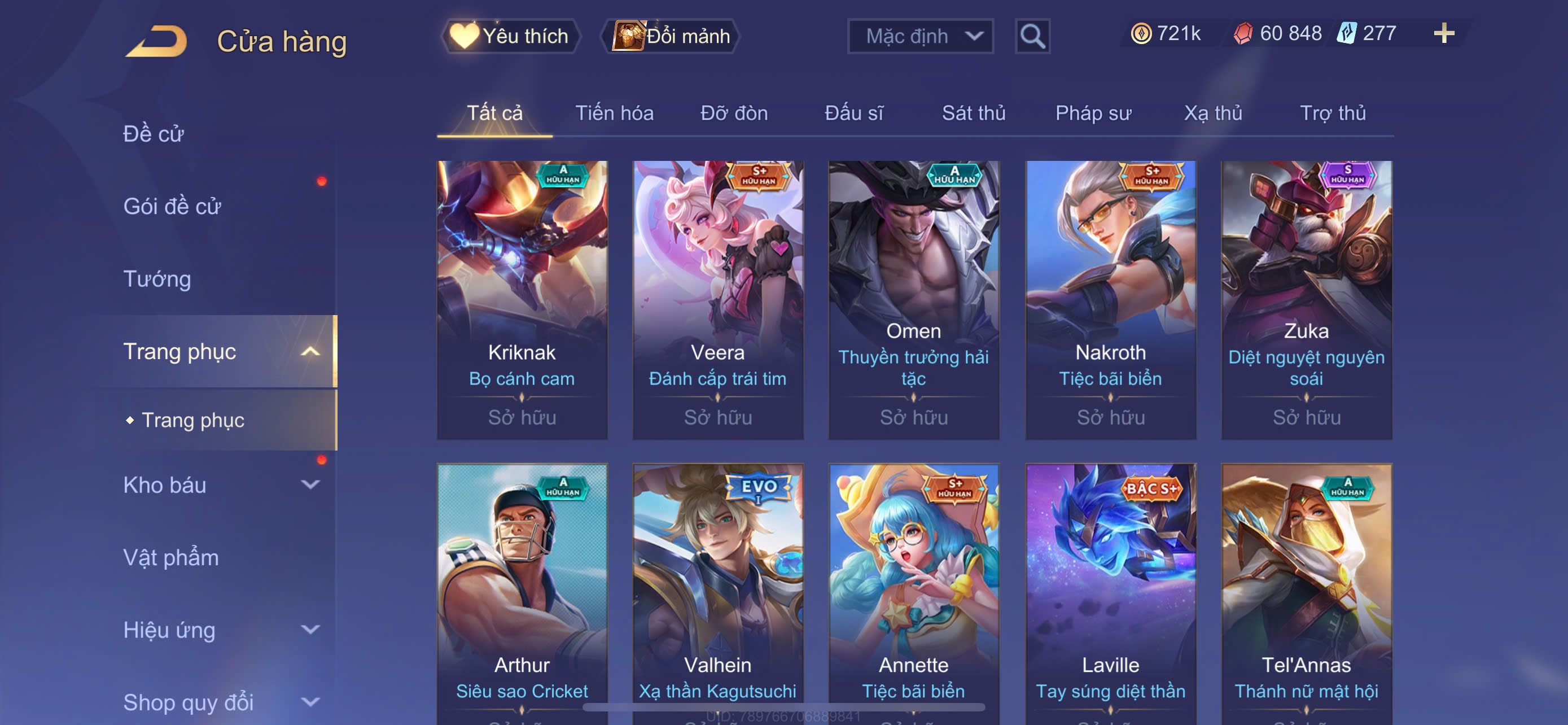View the Zuka Diệt nguyệt nguyên soái skin
Screen dimensions: 1568x725
click(x=1306, y=299)
